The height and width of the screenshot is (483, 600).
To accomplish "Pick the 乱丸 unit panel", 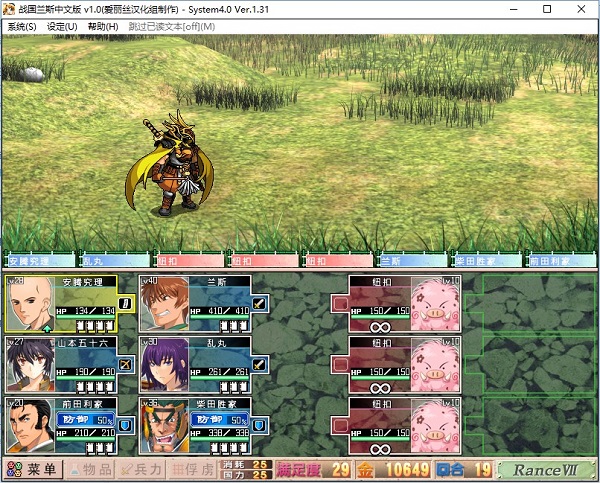I will point(195,364).
